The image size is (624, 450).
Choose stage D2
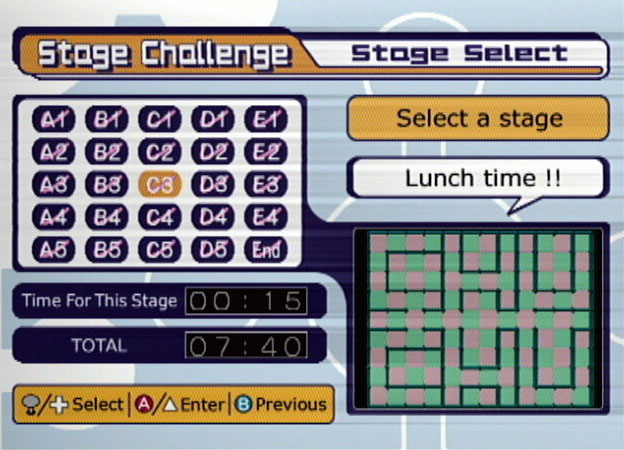pyautogui.click(x=212, y=153)
